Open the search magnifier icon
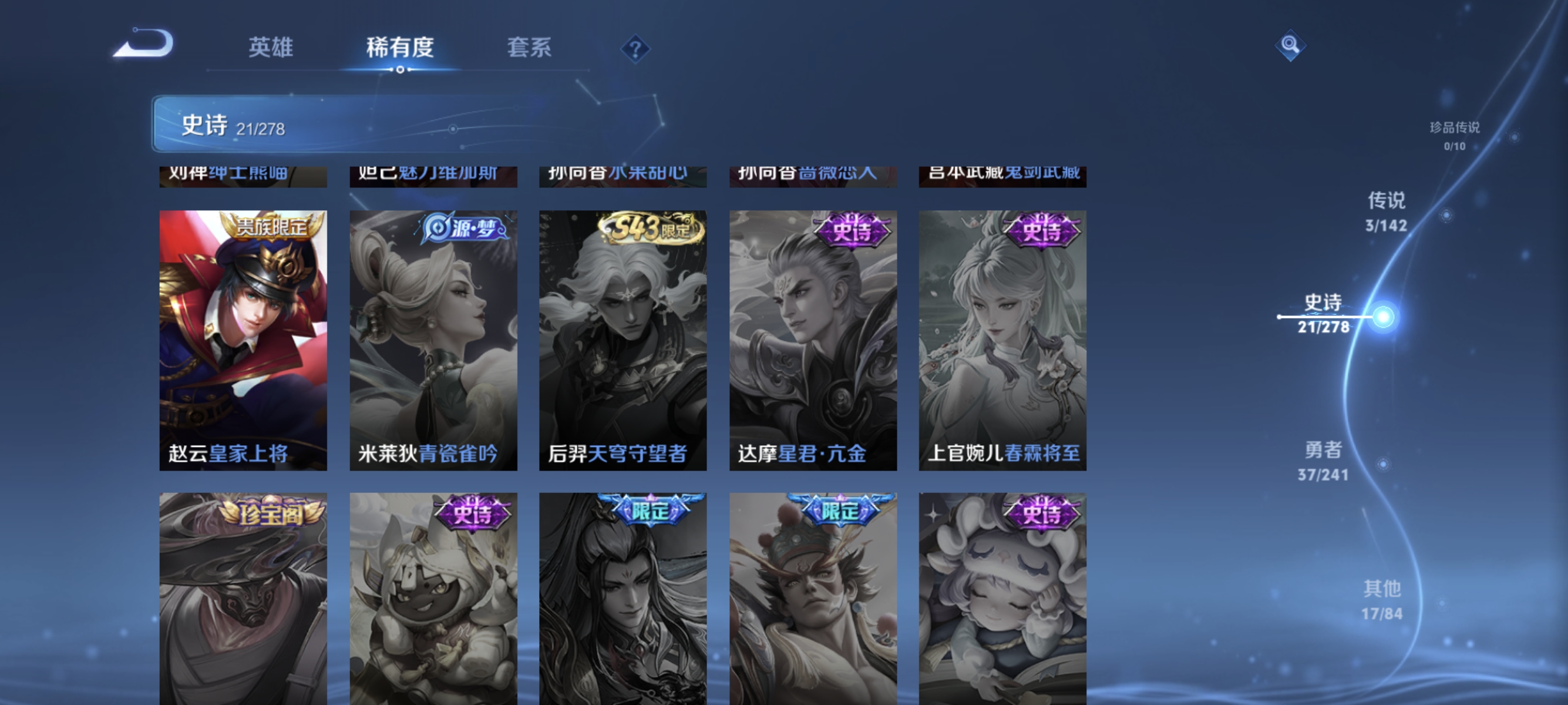 coord(1290,44)
